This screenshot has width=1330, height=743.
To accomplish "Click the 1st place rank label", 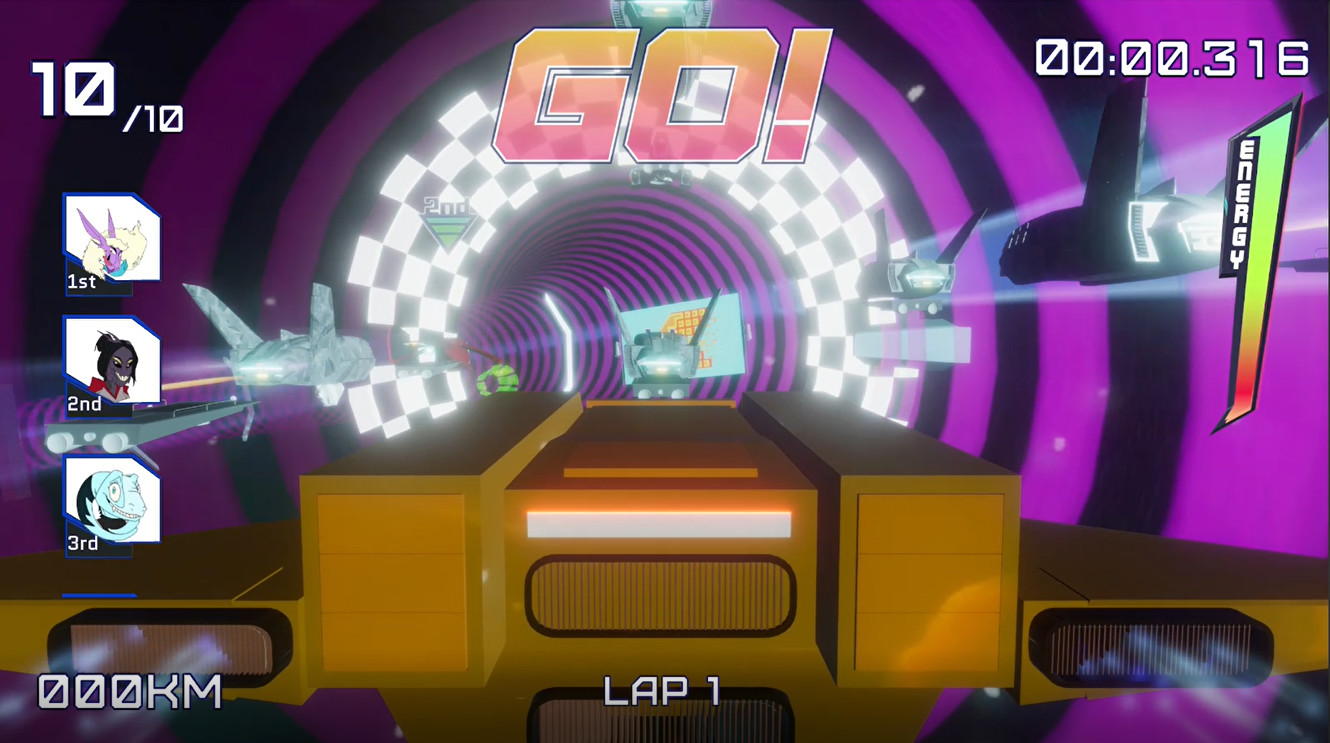I will click(80, 283).
